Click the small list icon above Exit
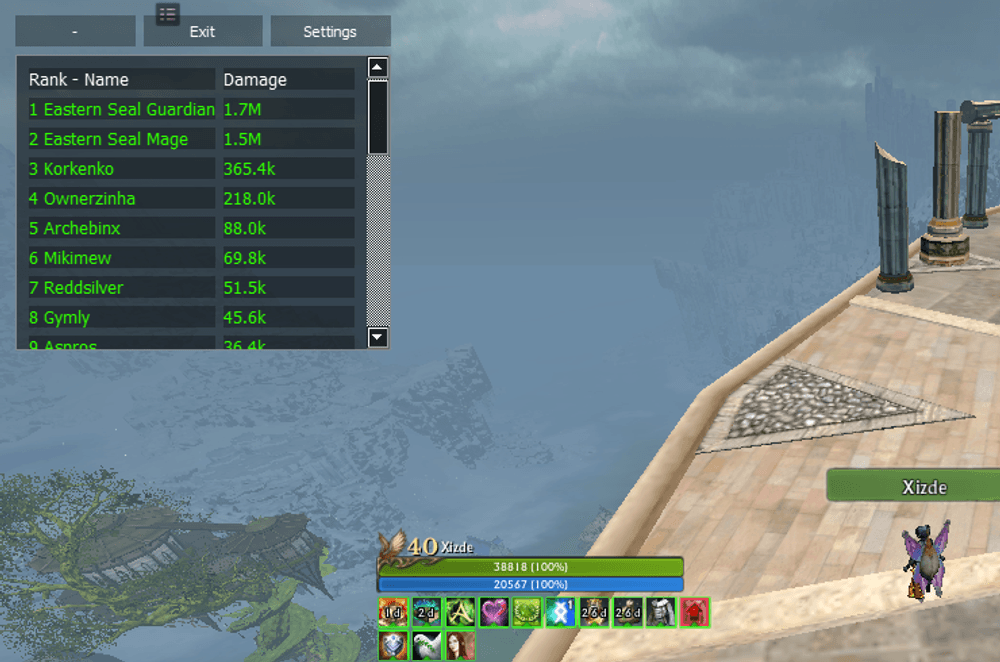Screen dimensions: 1000x662 click(x=167, y=13)
